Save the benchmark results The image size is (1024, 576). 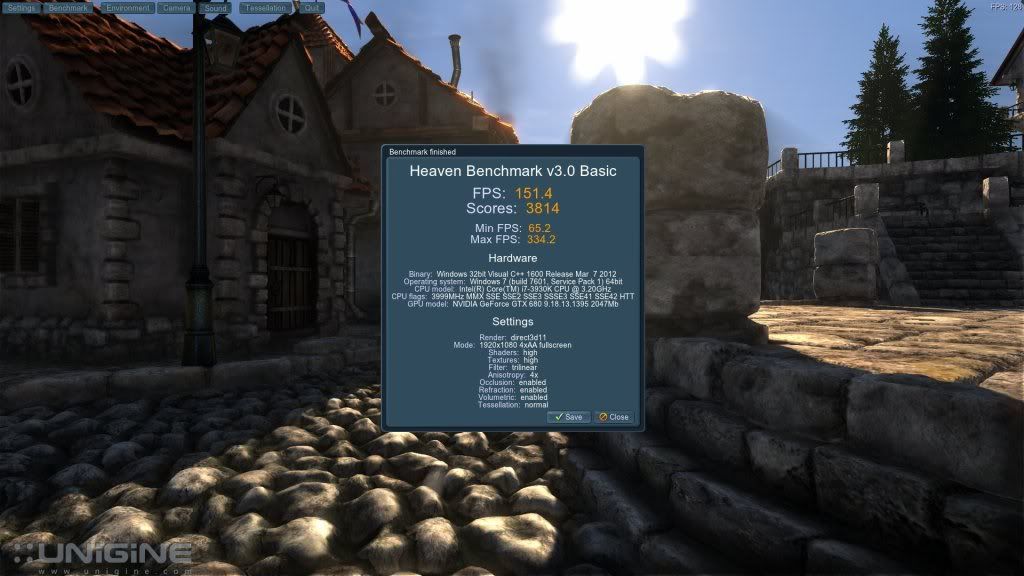point(568,417)
